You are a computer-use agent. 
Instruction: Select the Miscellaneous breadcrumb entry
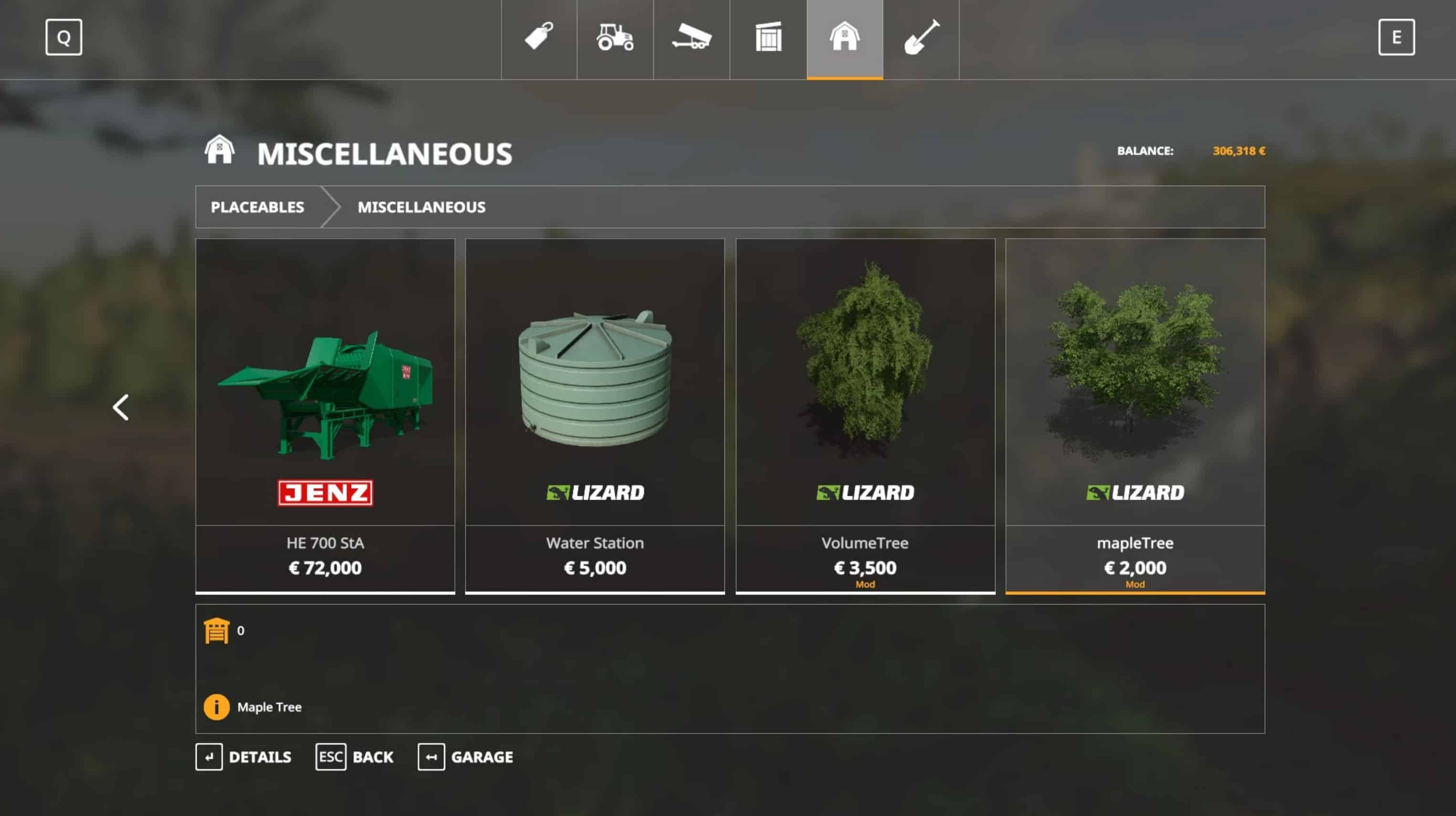pyautogui.click(x=421, y=208)
